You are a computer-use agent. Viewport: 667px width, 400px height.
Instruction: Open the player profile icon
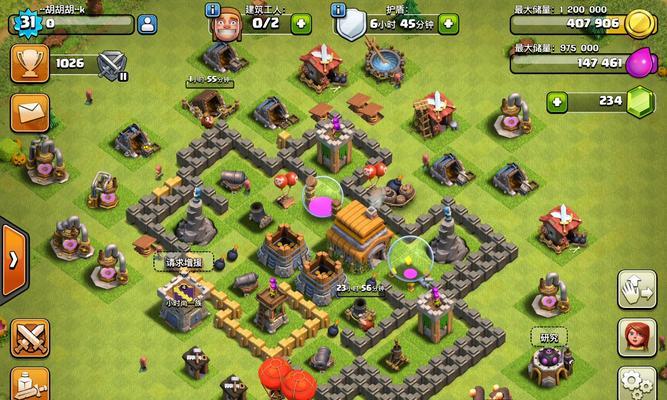pos(147,24)
